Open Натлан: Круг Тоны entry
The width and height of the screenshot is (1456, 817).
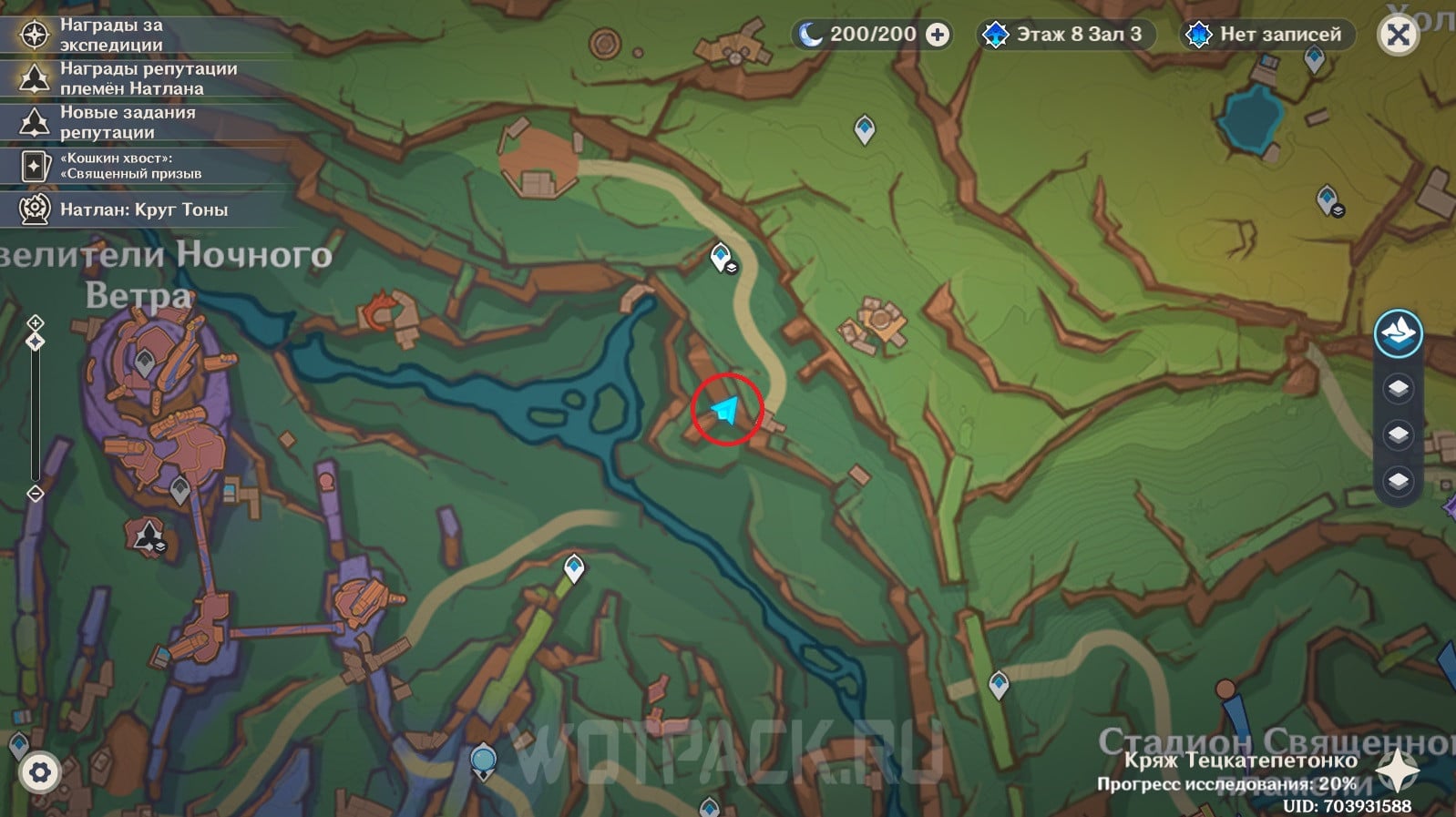[x=143, y=209]
